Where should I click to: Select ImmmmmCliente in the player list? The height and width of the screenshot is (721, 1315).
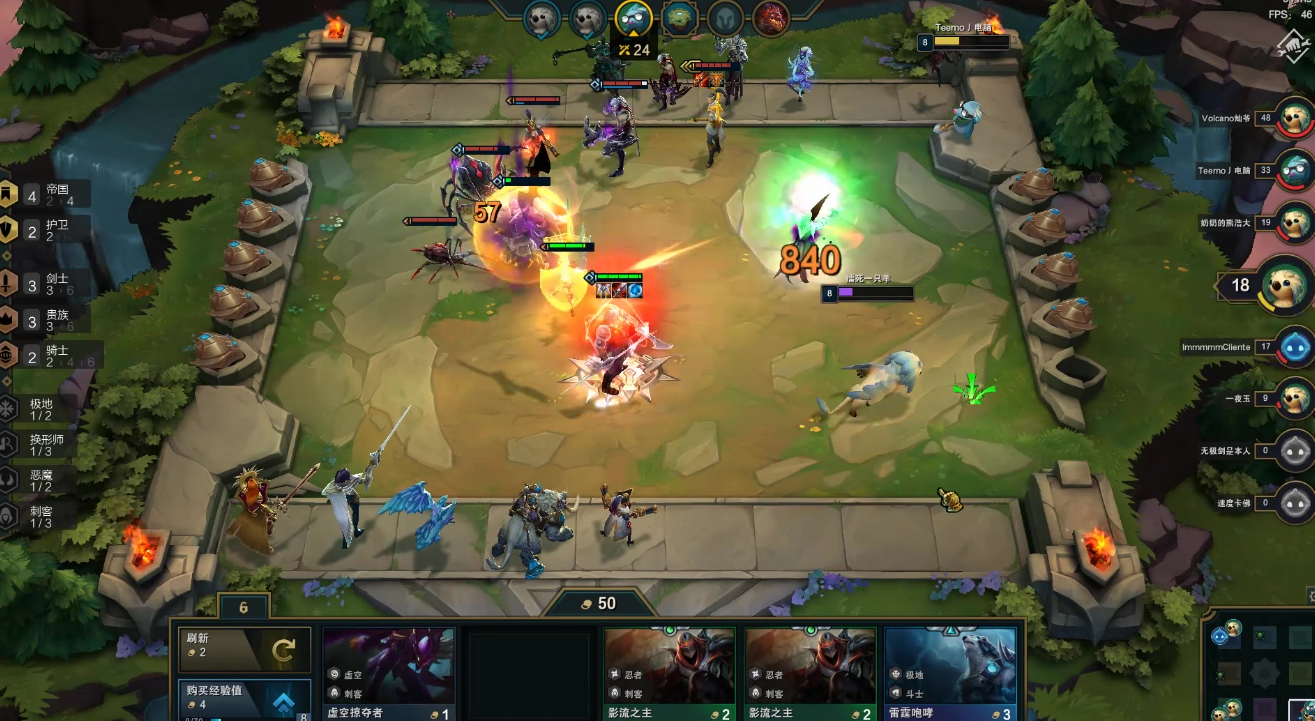pos(1296,347)
